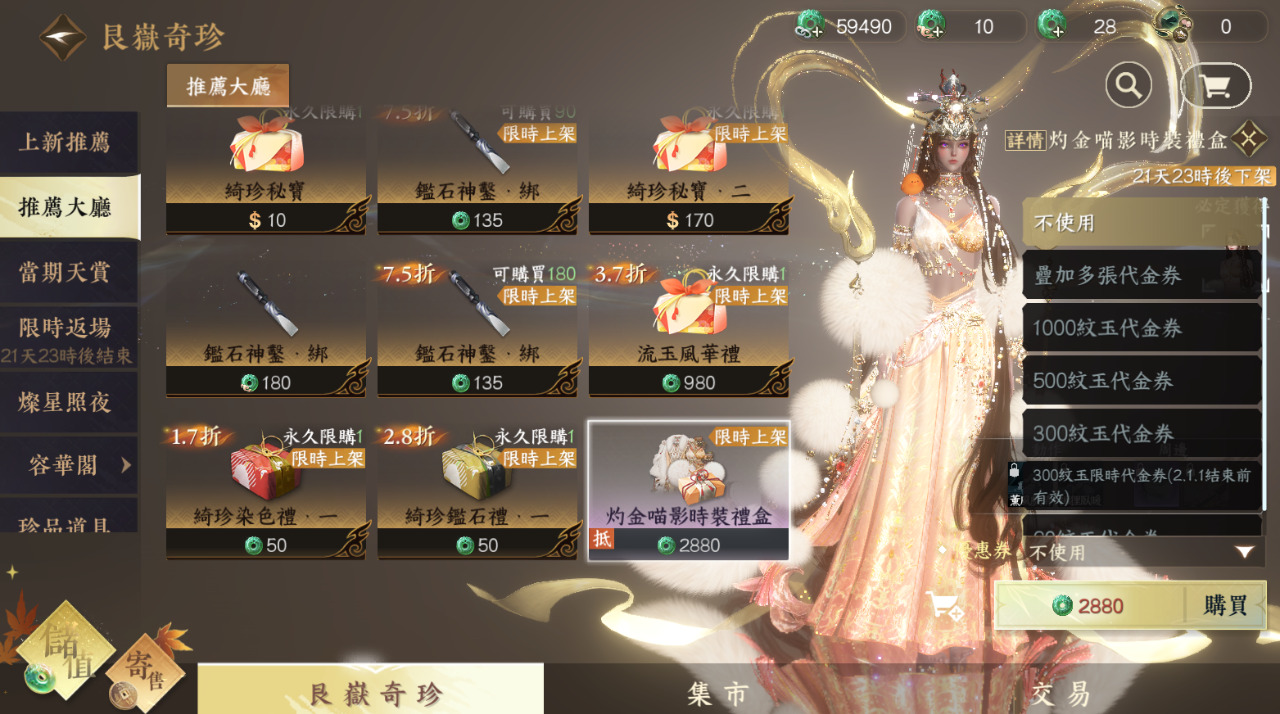View 詳情 details of the outfit box
1280x714 pixels.
(x=1025, y=140)
